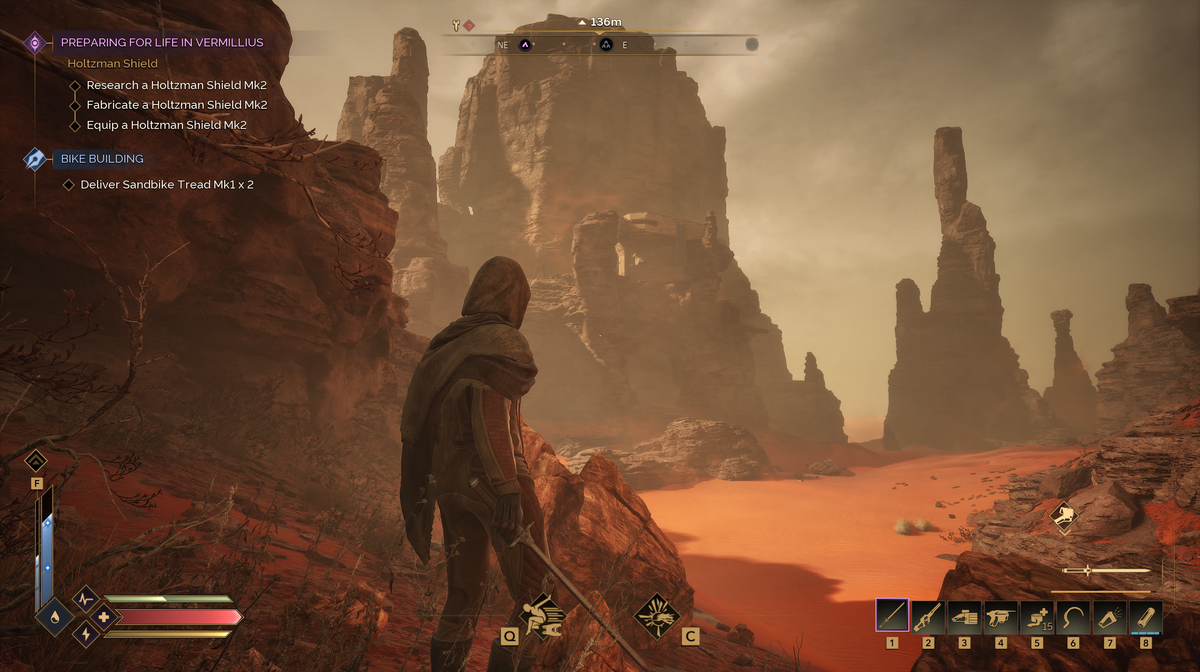Equip the rifle in the second hotbar slot

click(928, 615)
